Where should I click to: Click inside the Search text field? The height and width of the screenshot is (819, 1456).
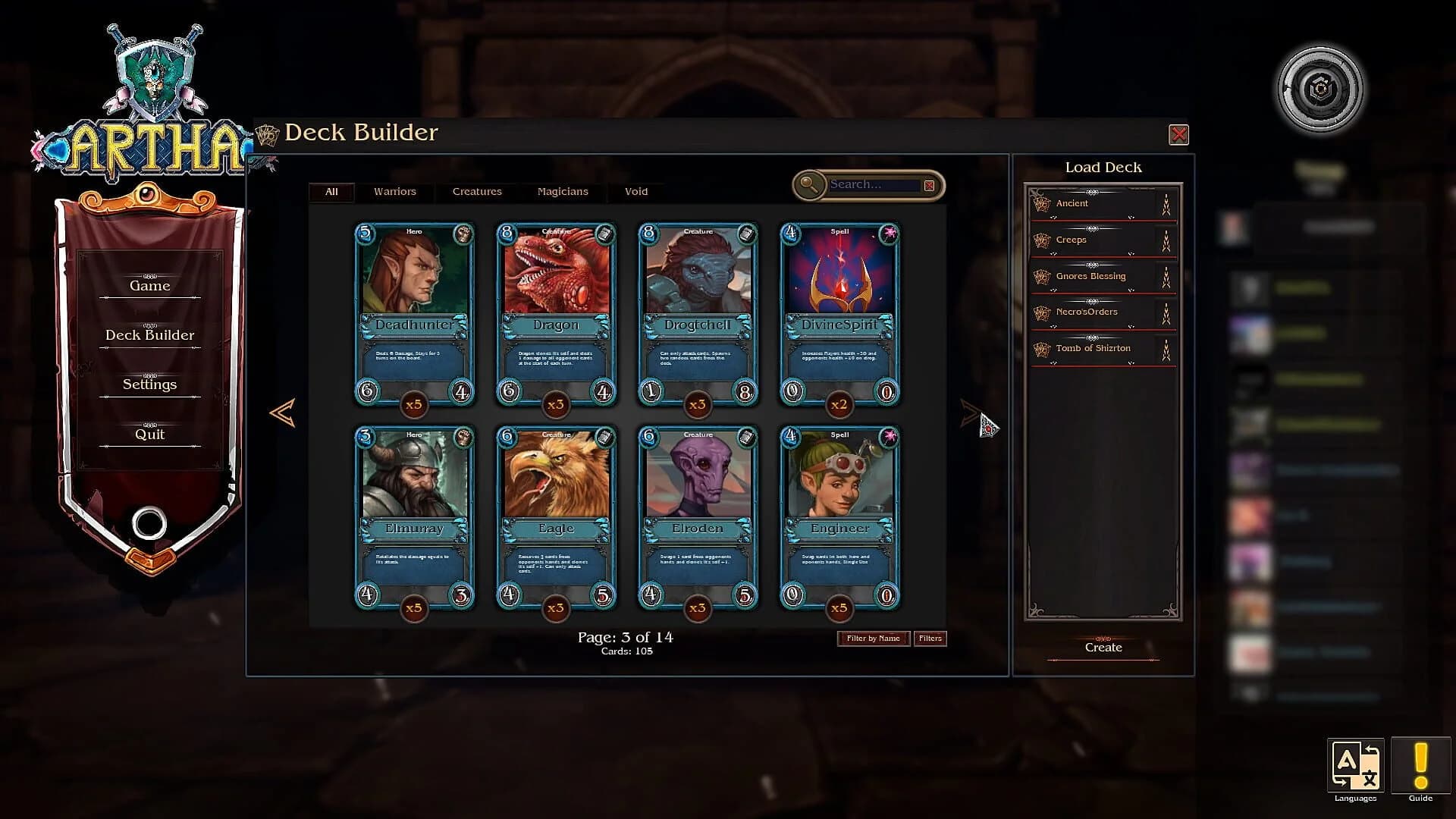point(872,184)
